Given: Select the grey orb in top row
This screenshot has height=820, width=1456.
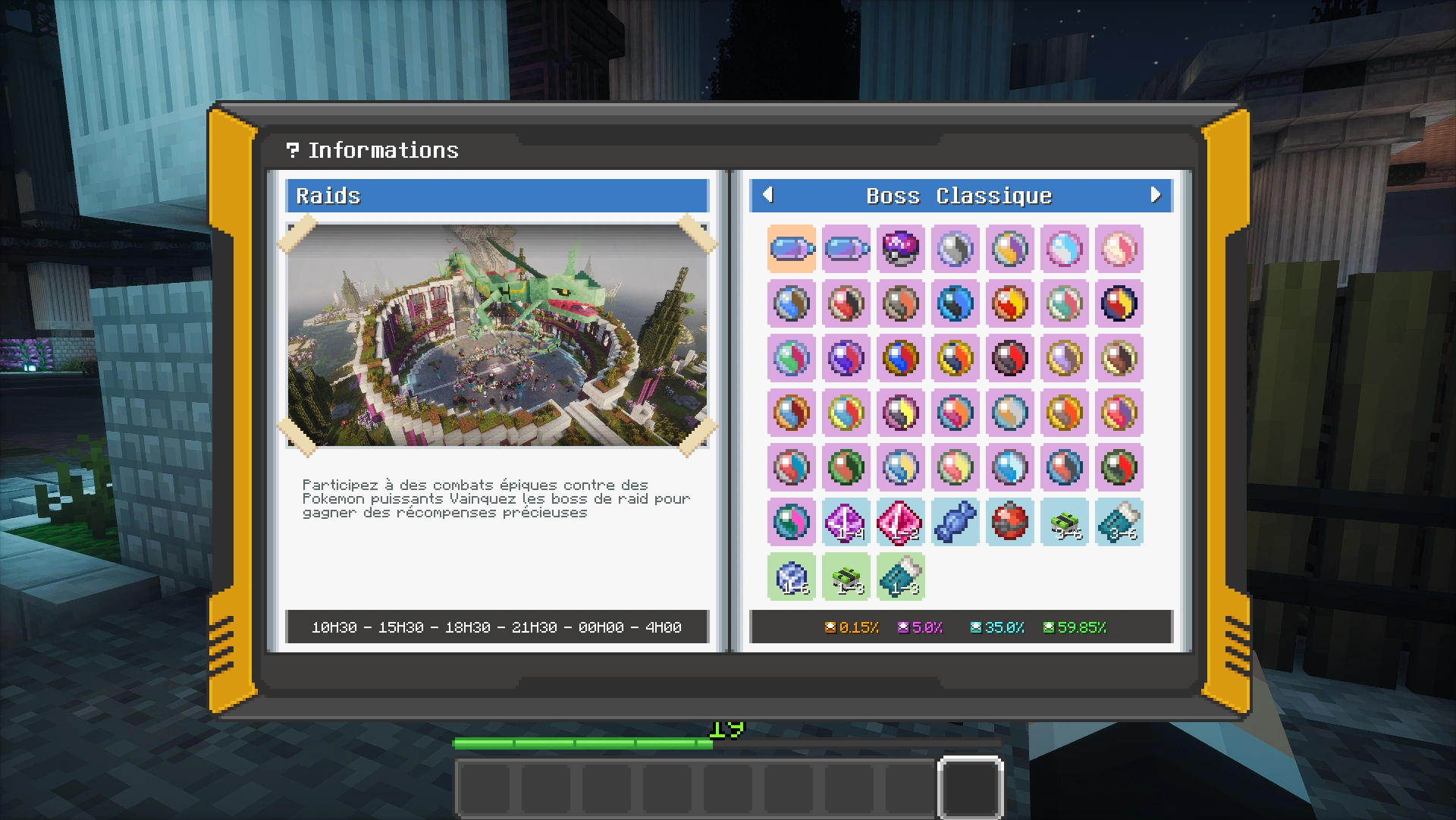Looking at the screenshot, I should click(x=955, y=248).
